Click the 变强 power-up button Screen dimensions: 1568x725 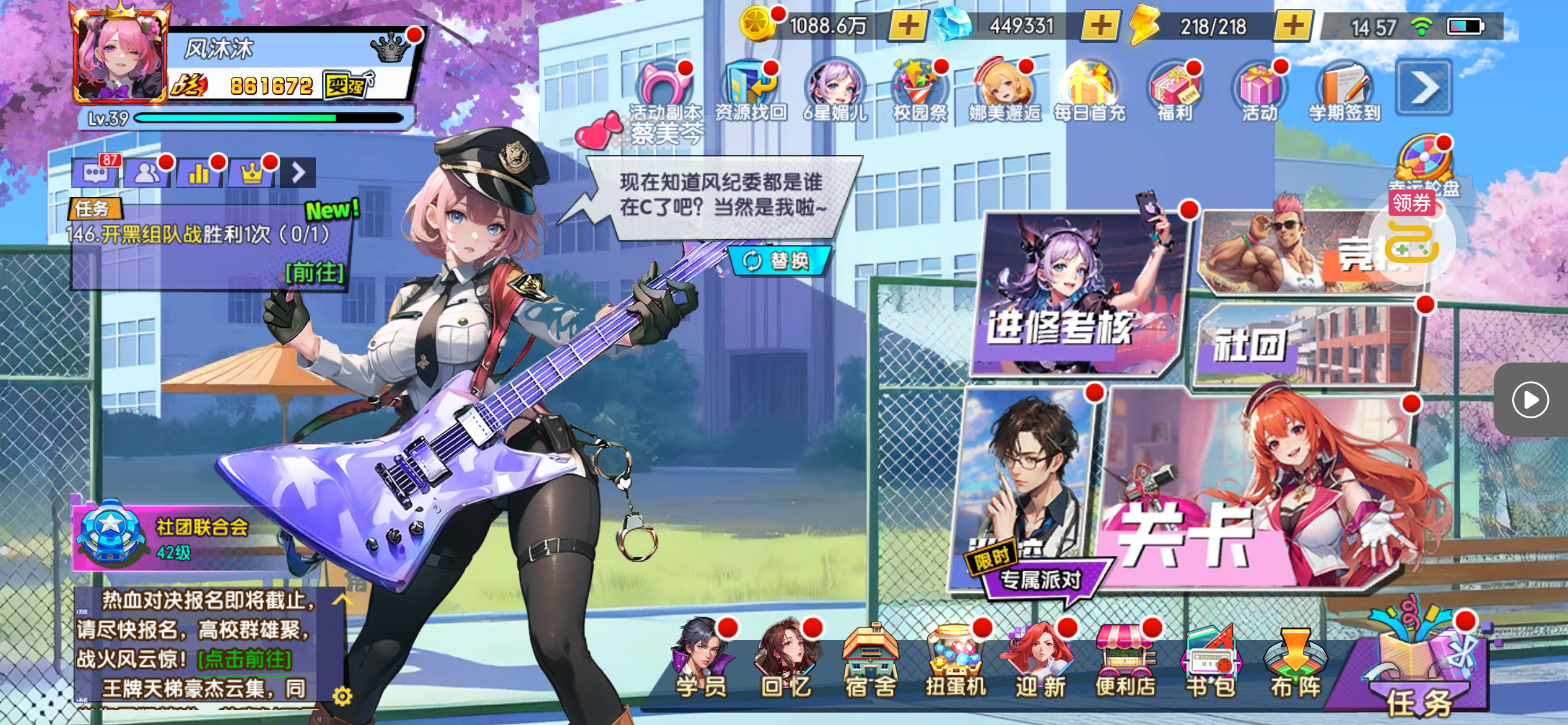click(347, 86)
